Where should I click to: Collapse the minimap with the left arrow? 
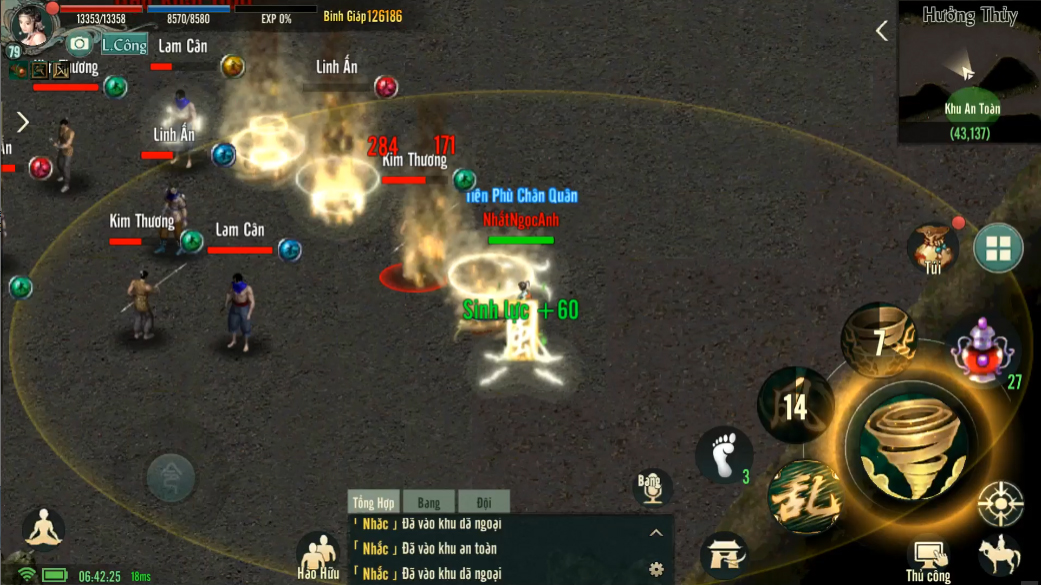tap(882, 31)
